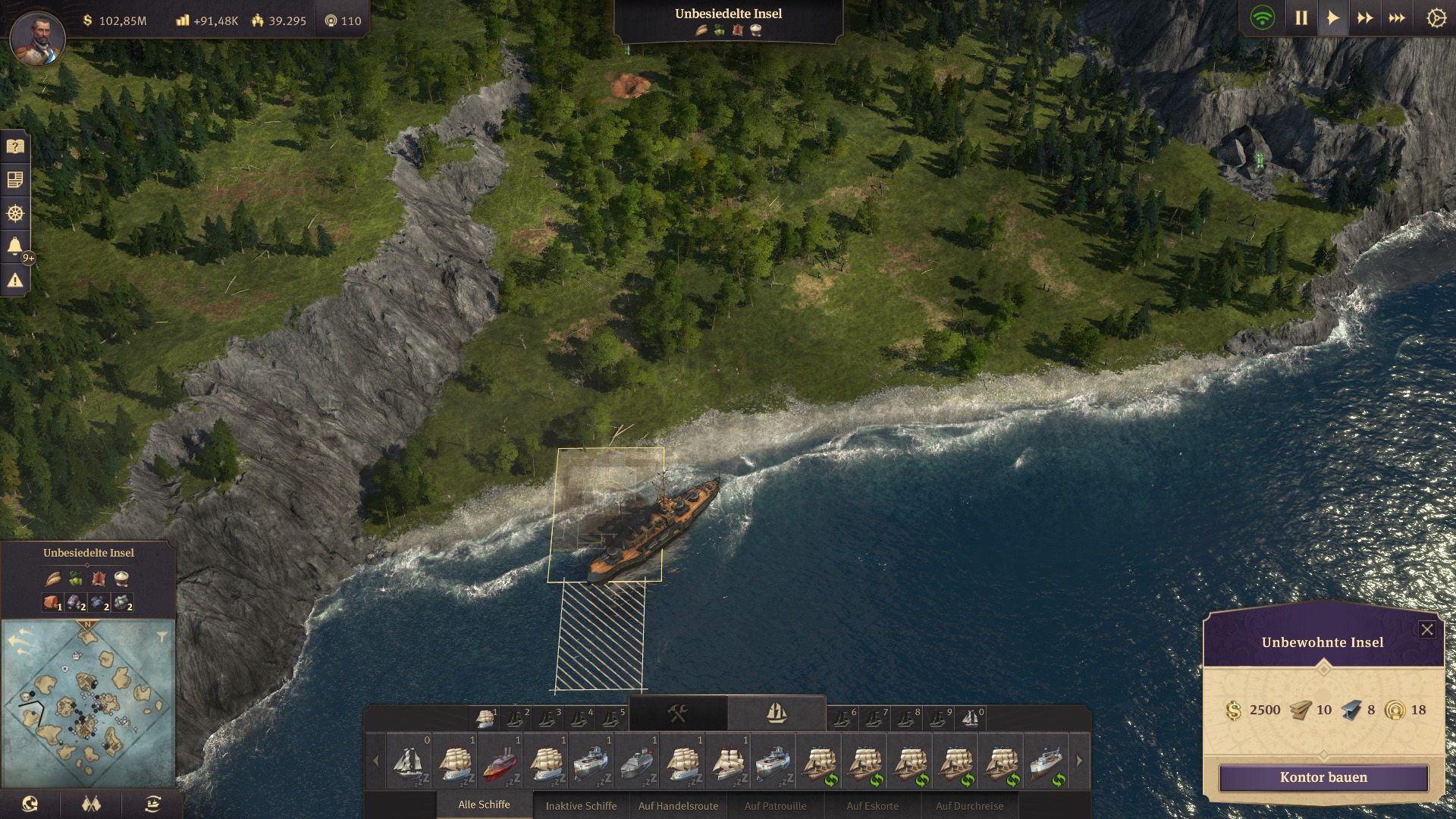The height and width of the screenshot is (819, 1456).
Task: Show ships Auf Handelsroute
Action: (x=678, y=805)
